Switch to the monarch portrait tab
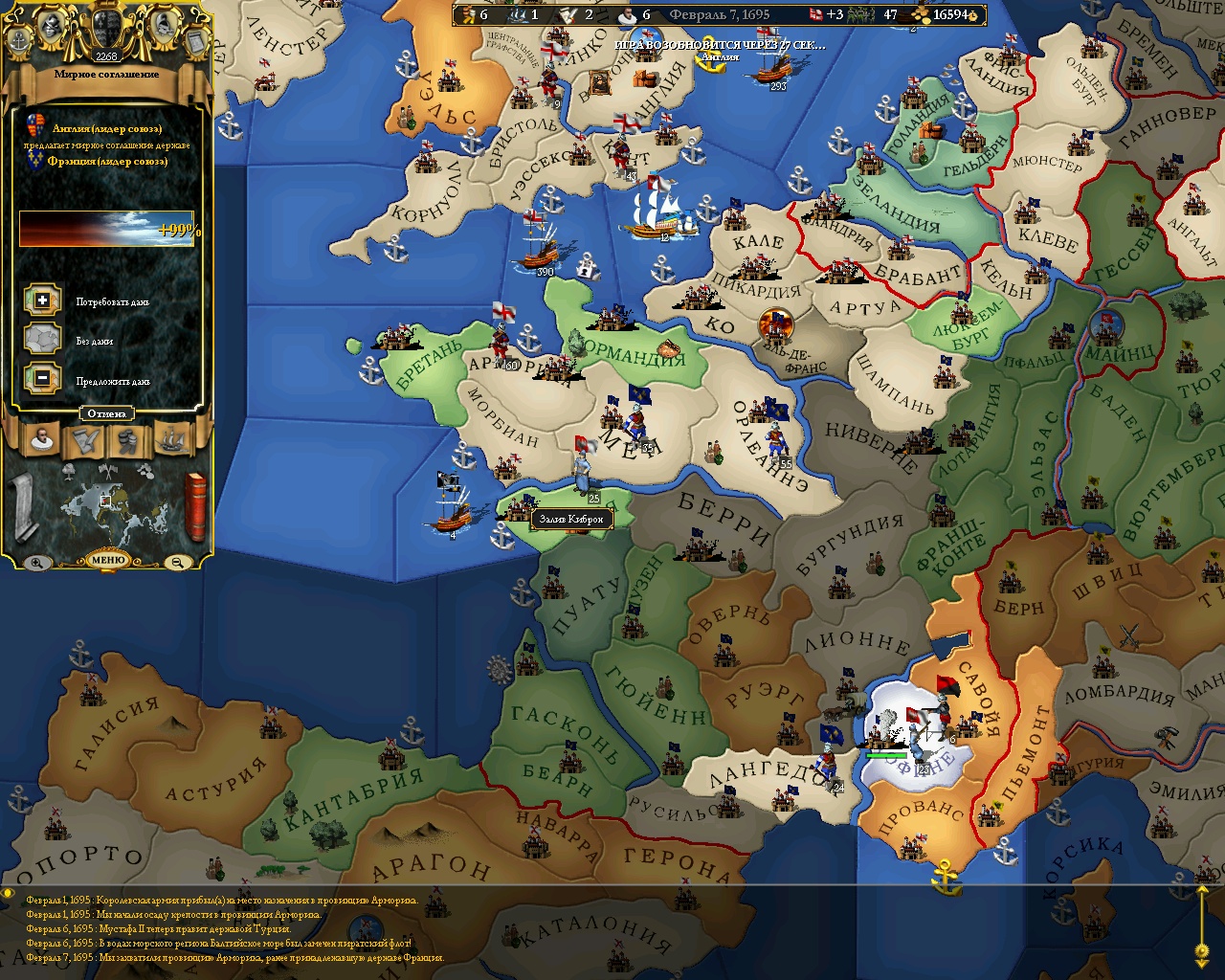 coord(40,440)
